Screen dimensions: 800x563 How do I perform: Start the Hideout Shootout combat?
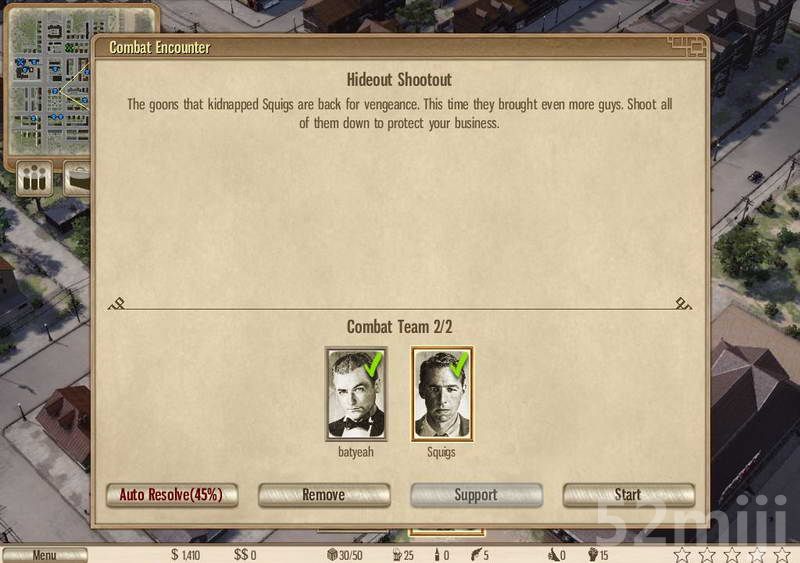(628, 495)
